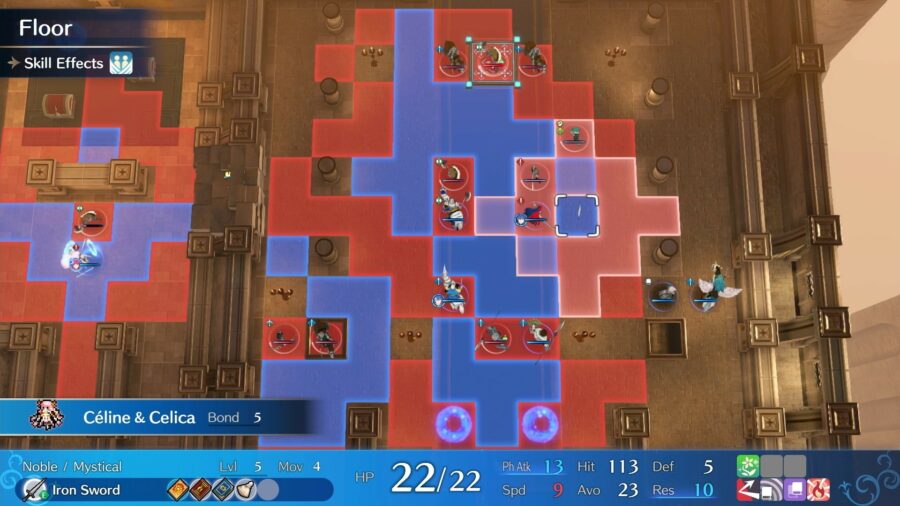Select the tile inside the white cursor brackets

tap(576, 215)
